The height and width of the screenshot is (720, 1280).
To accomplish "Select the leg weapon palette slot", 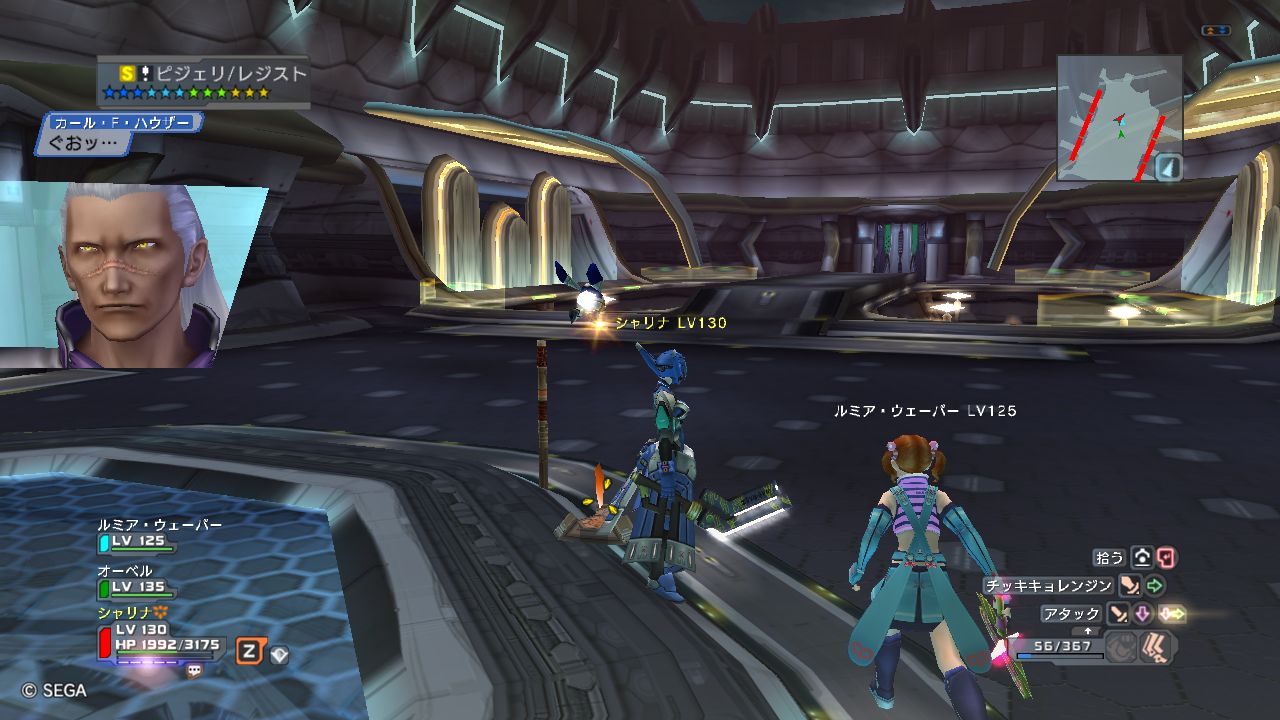I will coord(1156,647).
